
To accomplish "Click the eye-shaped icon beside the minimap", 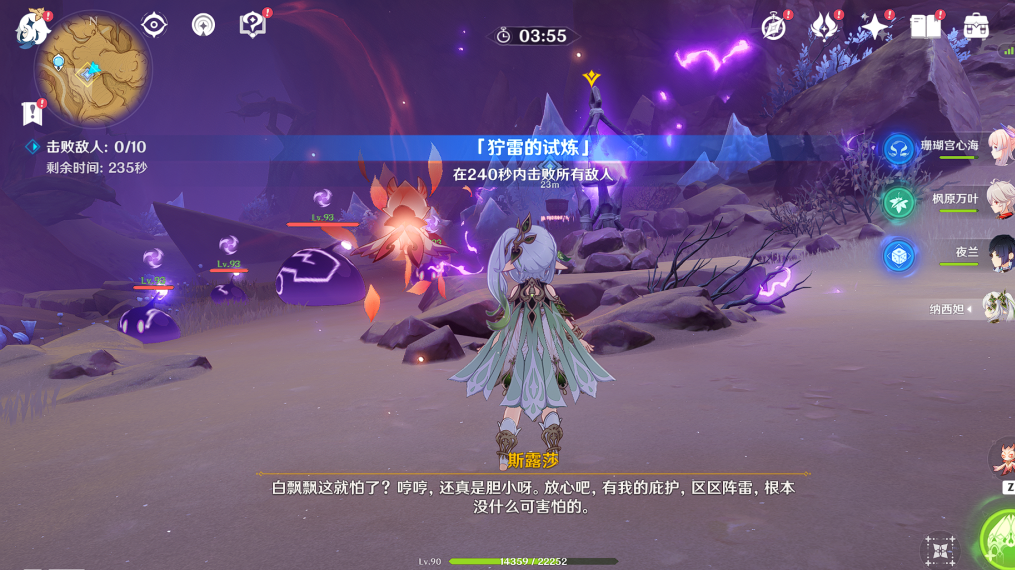I will [x=154, y=25].
